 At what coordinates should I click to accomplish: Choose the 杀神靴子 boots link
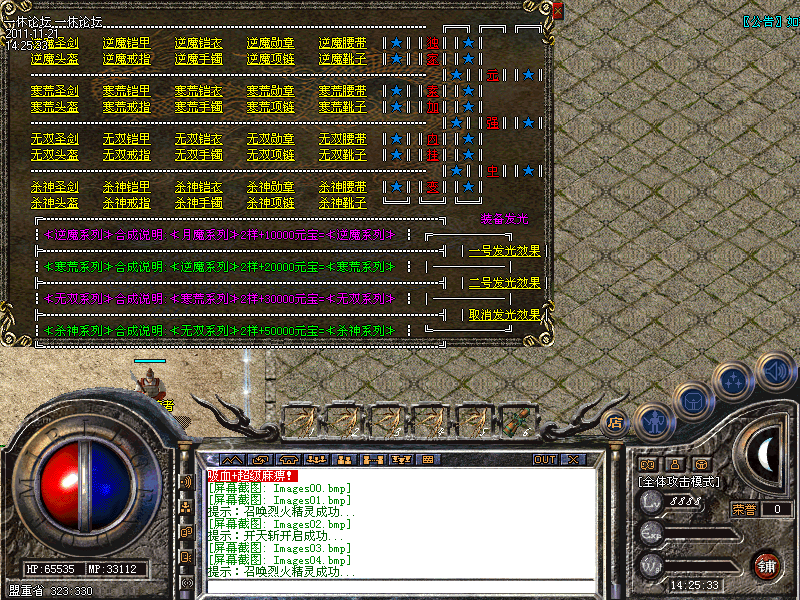pos(342,203)
